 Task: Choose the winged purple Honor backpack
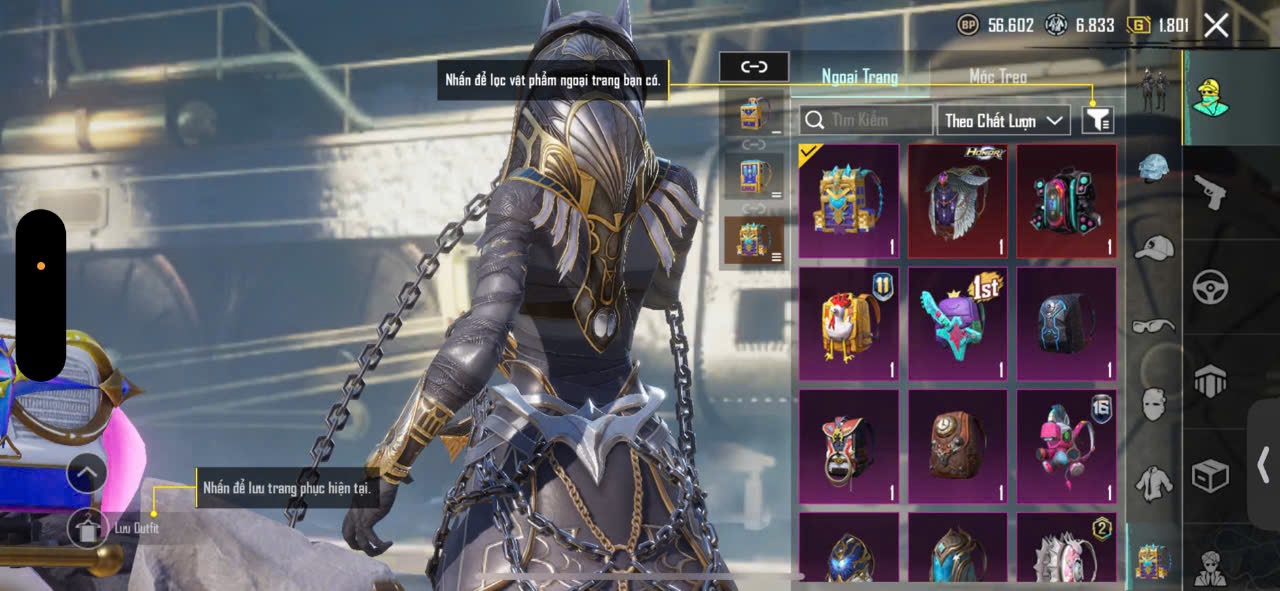(x=958, y=201)
